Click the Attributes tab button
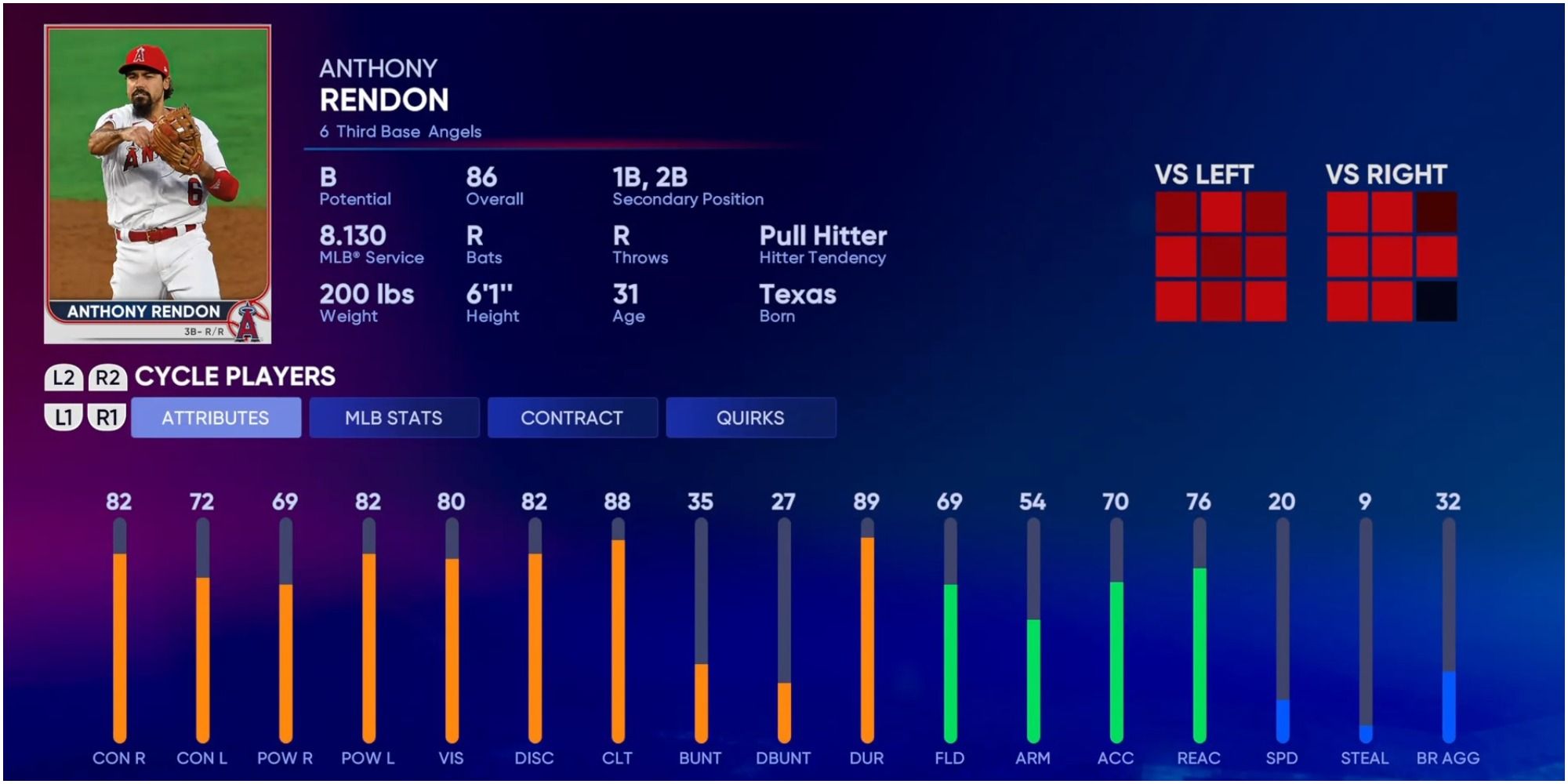The image size is (1568, 784). pyautogui.click(x=216, y=418)
